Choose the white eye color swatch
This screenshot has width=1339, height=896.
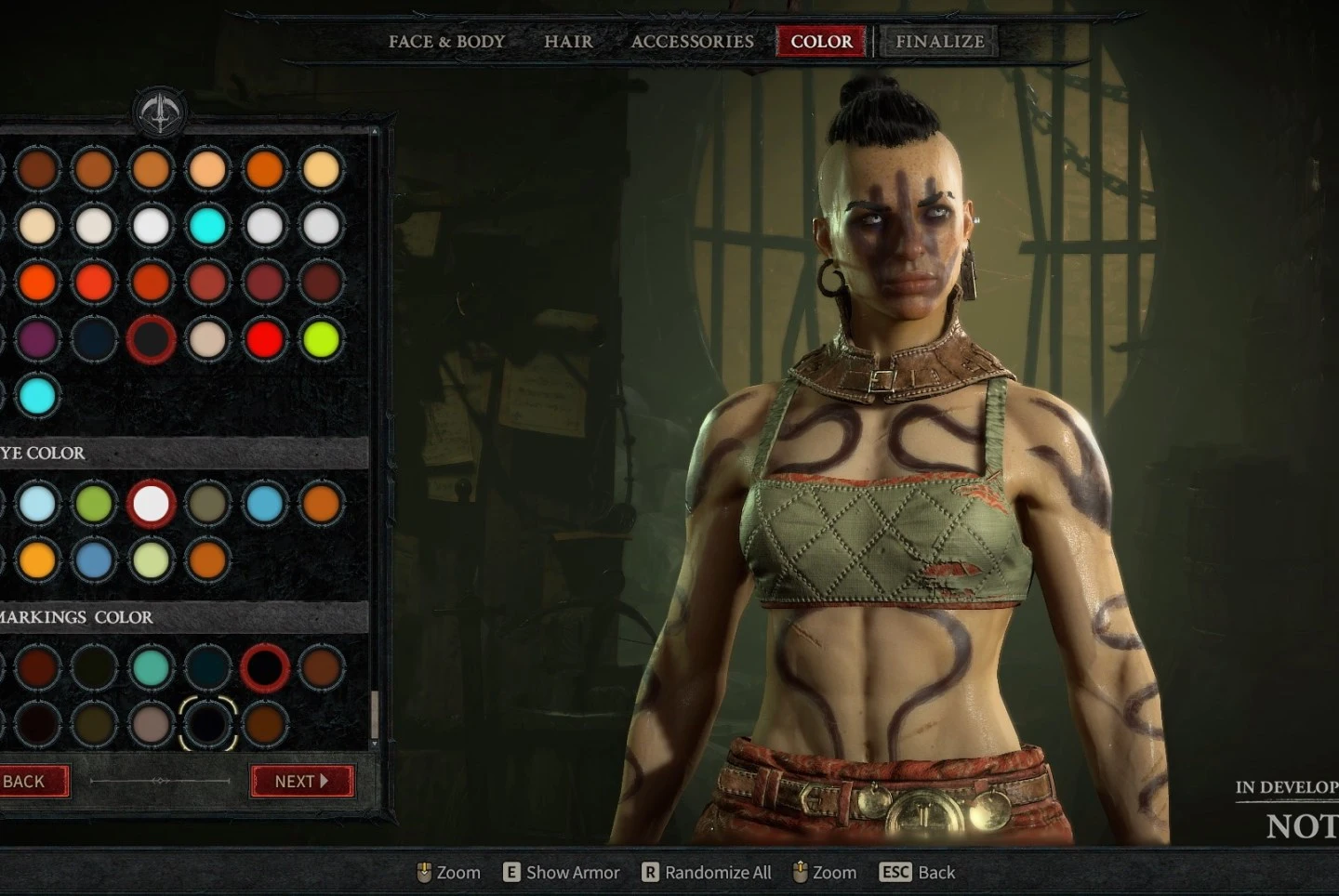151,504
